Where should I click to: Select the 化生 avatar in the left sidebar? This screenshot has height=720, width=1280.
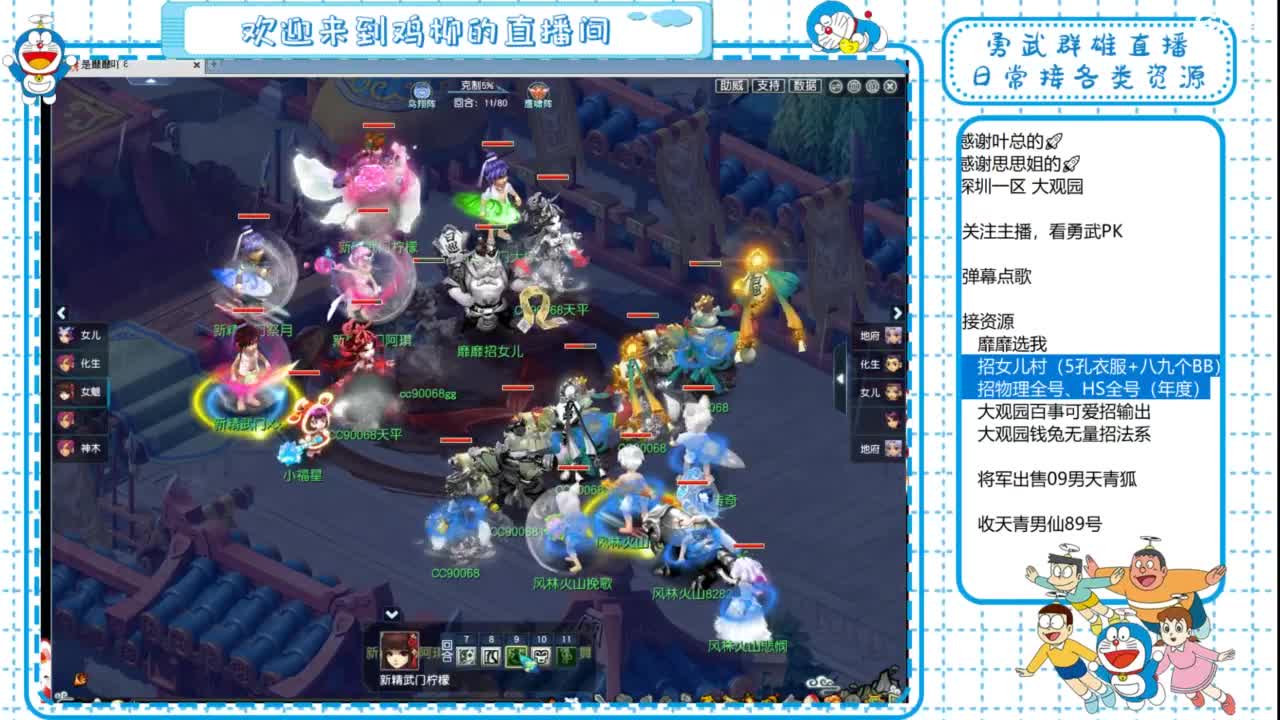coord(66,362)
